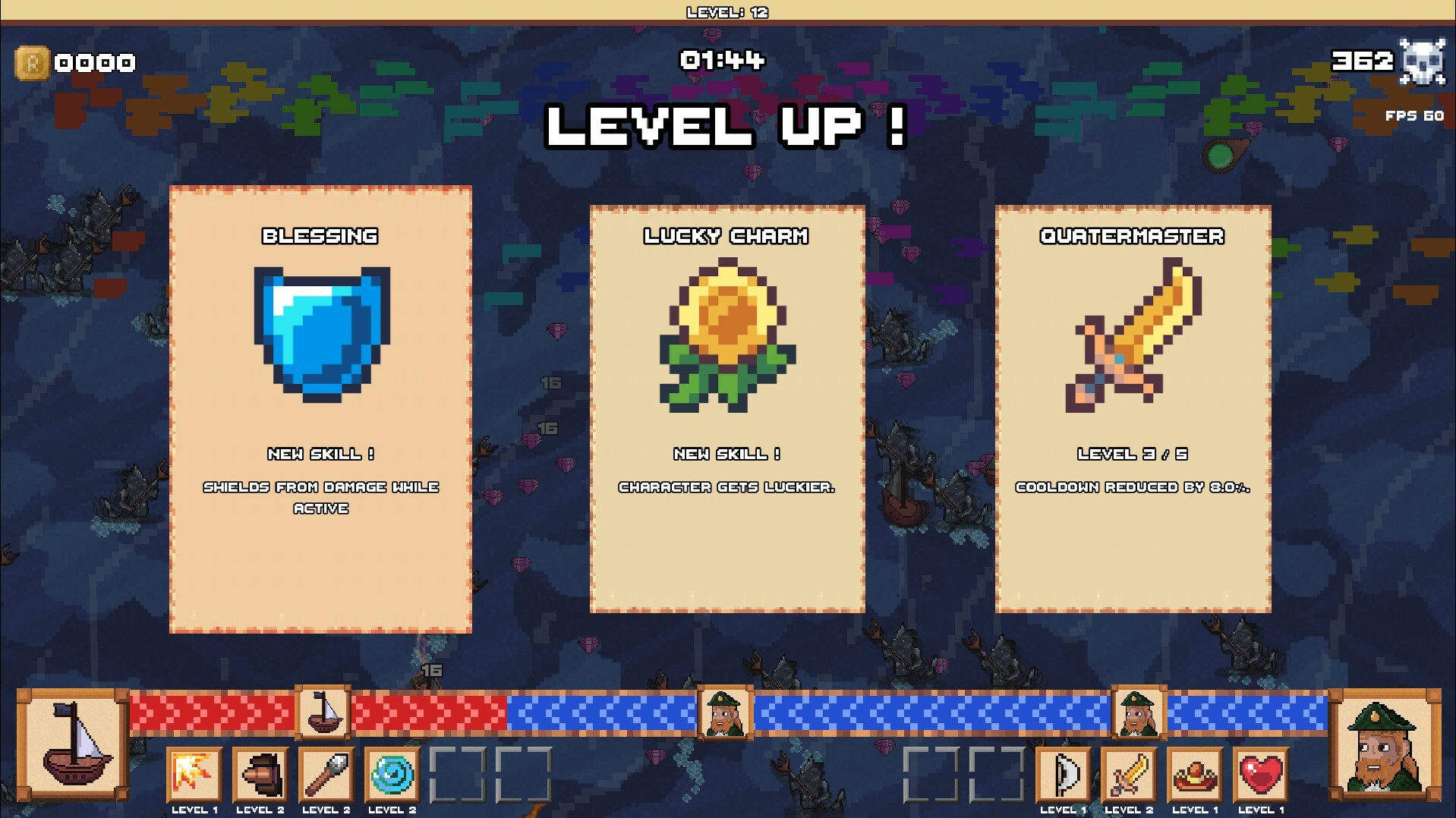Click the fire explosion Level 1 ship skill

(x=194, y=775)
